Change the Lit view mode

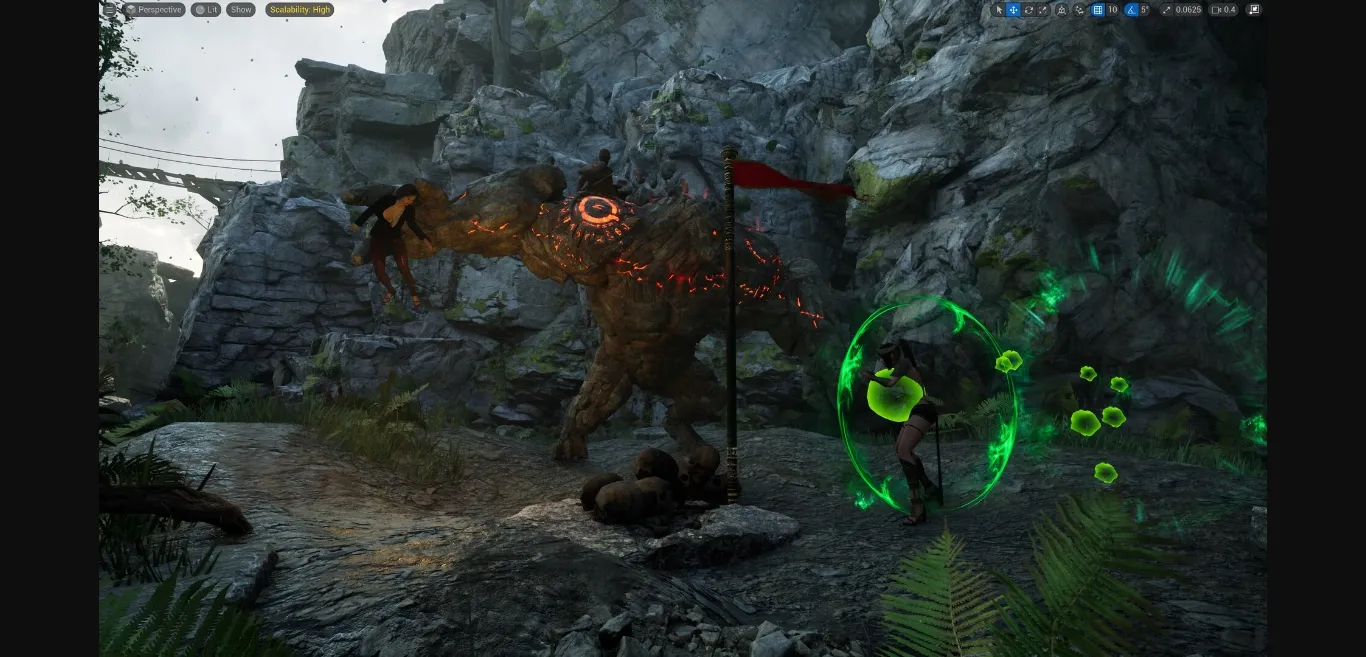point(206,10)
